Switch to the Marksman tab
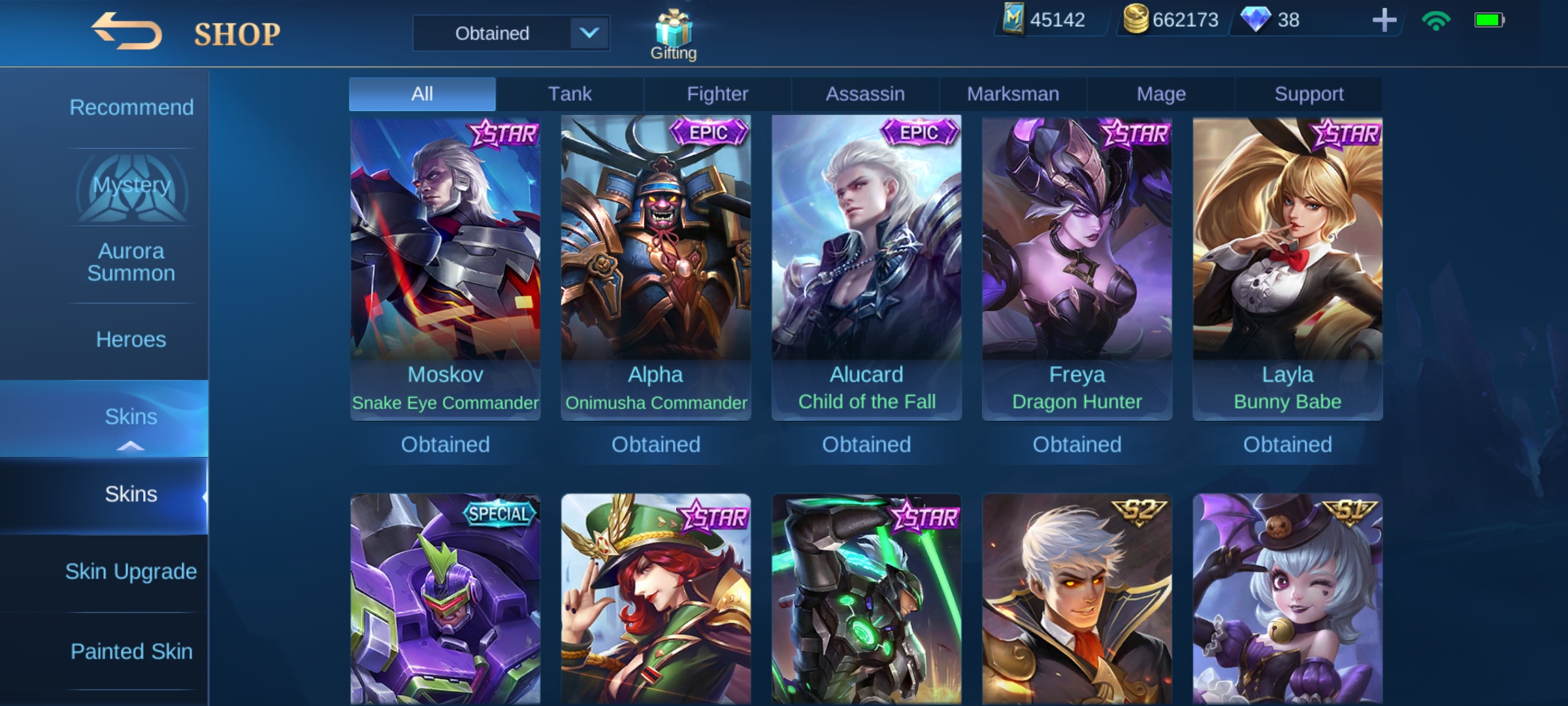1568x706 pixels. [x=1012, y=93]
